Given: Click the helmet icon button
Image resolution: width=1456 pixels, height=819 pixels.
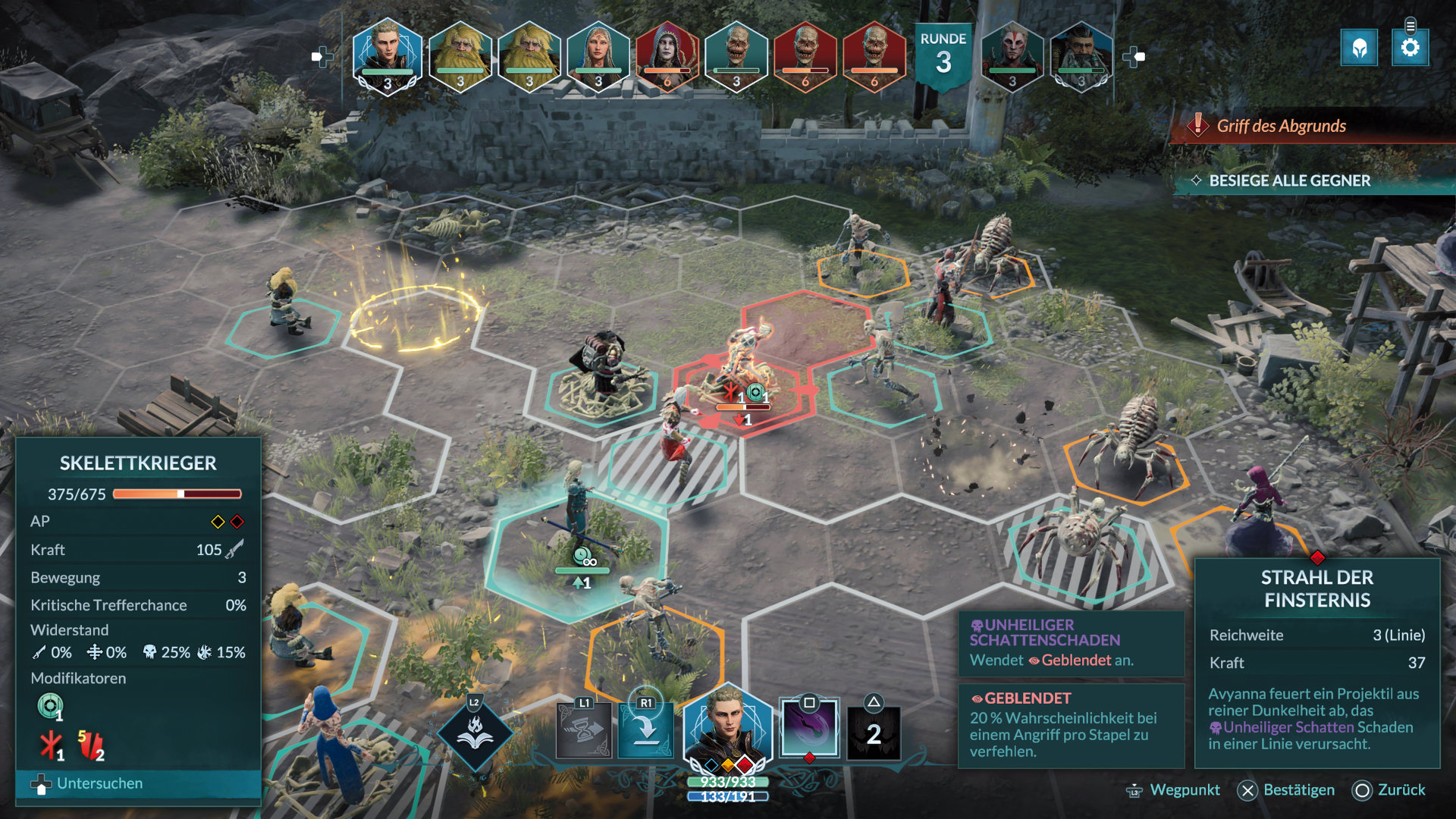Looking at the screenshot, I should (1359, 49).
